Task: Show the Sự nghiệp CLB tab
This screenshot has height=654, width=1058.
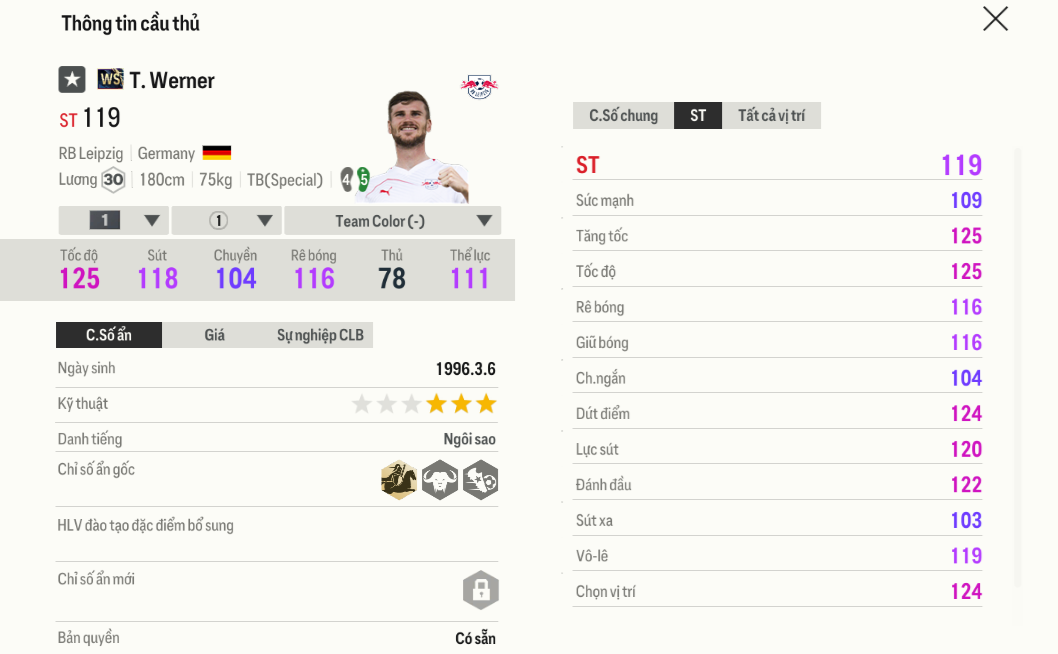Action: [320, 335]
